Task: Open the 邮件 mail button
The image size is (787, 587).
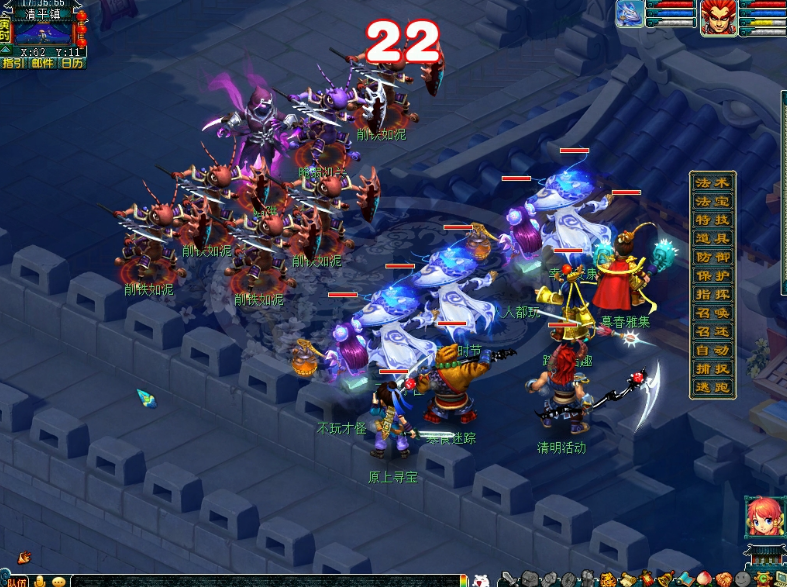Action: click(x=42, y=63)
